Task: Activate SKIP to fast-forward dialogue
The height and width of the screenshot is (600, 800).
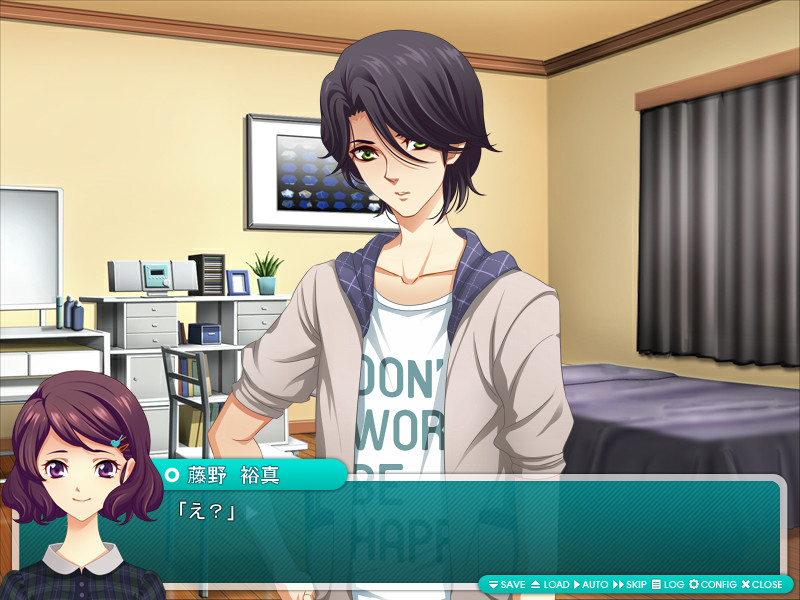Action: [x=630, y=584]
